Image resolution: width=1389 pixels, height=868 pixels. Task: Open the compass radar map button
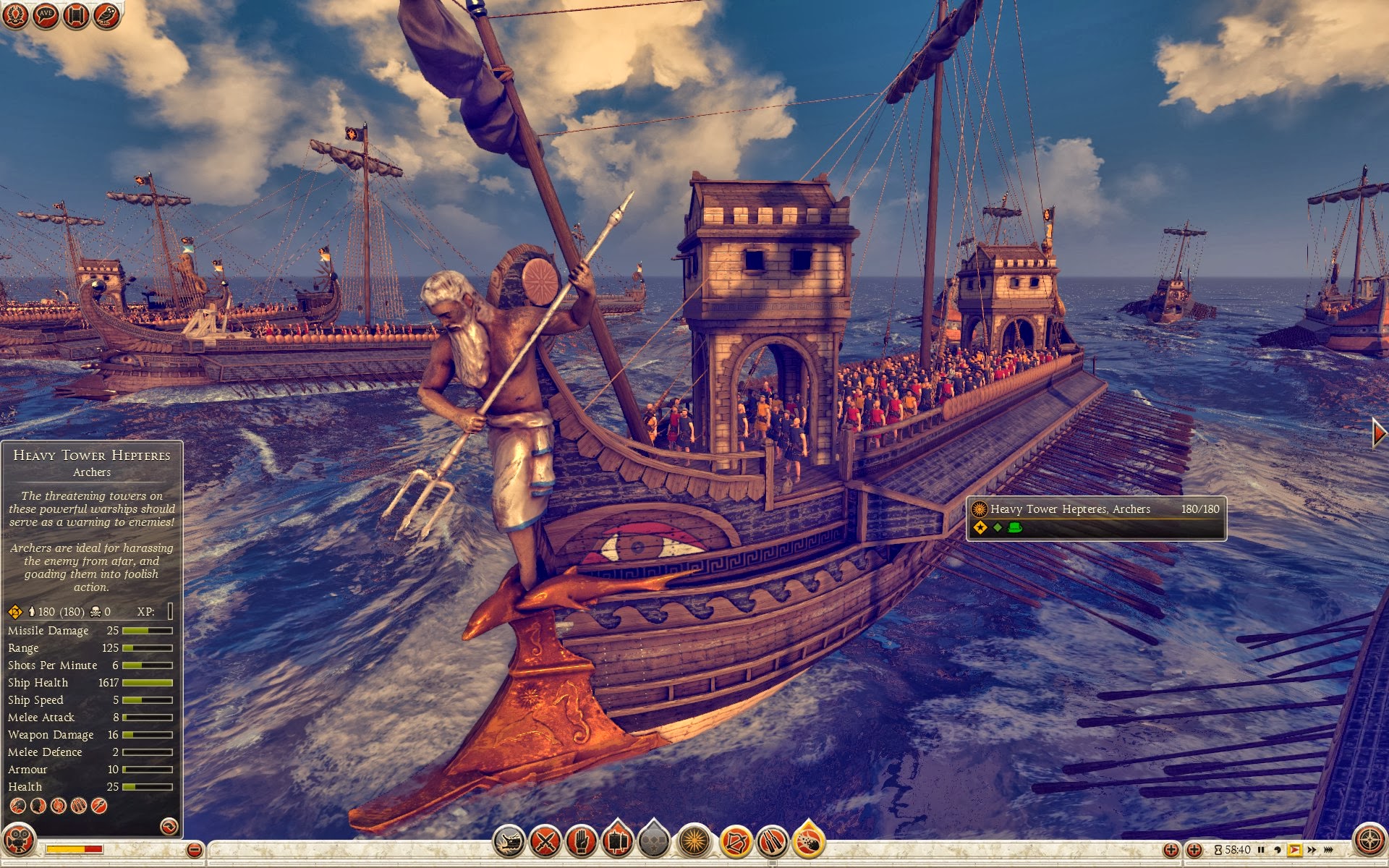(x=1369, y=841)
